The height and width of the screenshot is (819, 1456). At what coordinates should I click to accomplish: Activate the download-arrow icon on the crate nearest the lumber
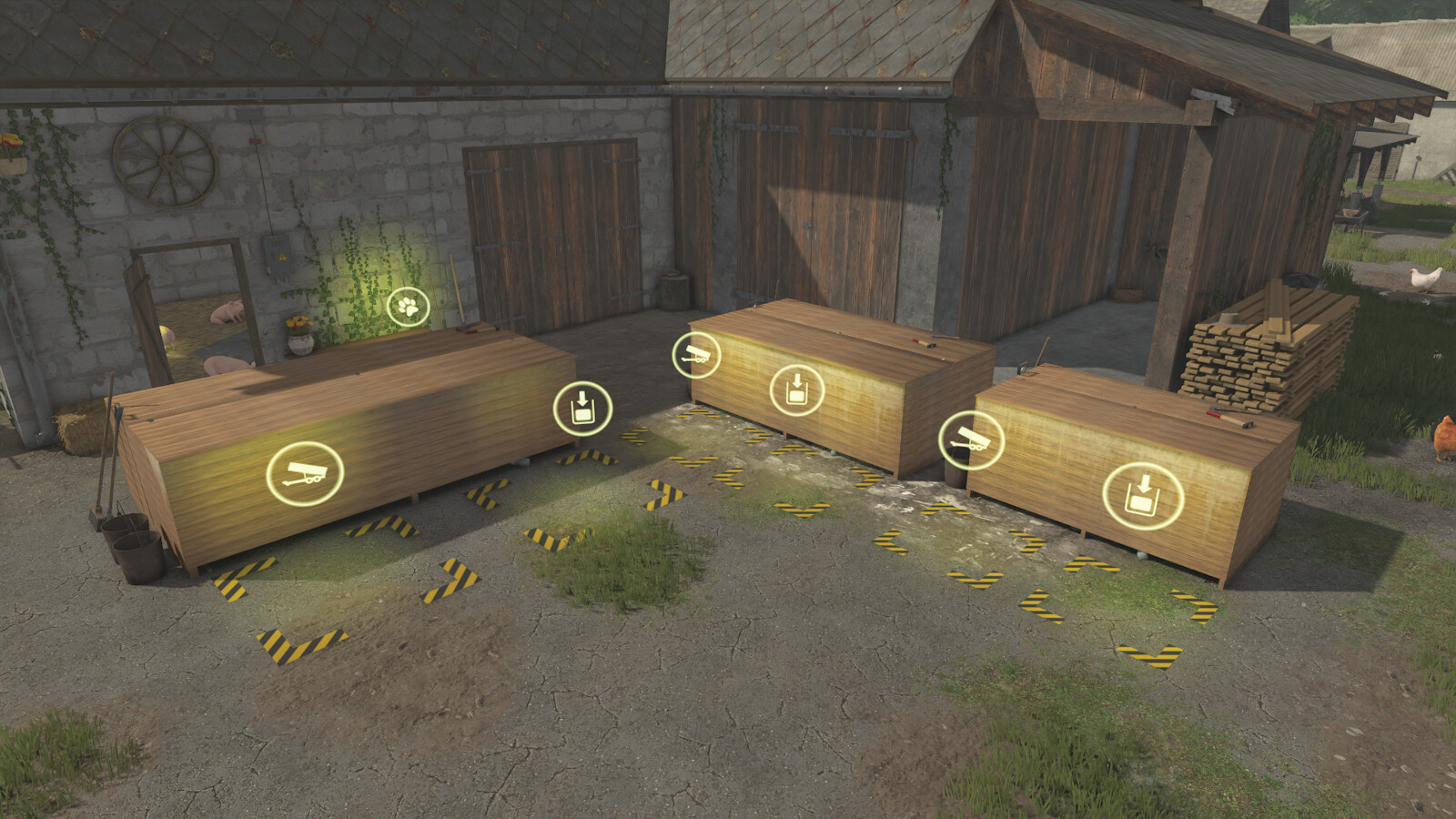click(x=1143, y=496)
